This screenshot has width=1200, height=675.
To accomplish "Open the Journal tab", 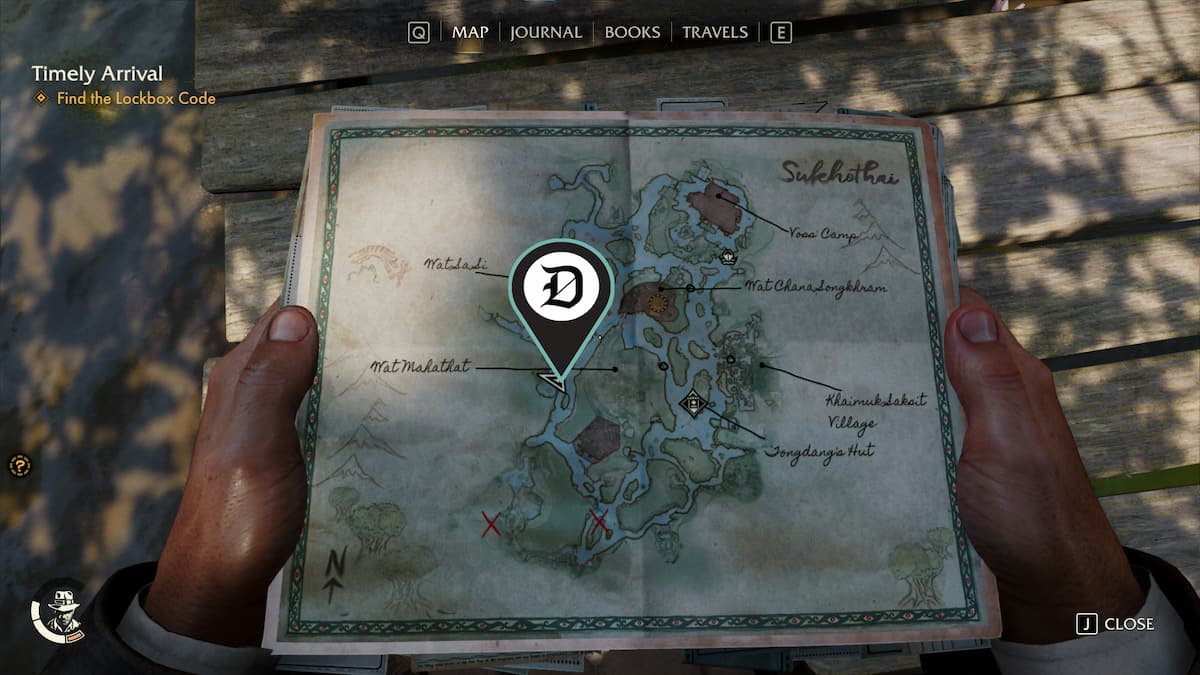I will click(x=545, y=32).
